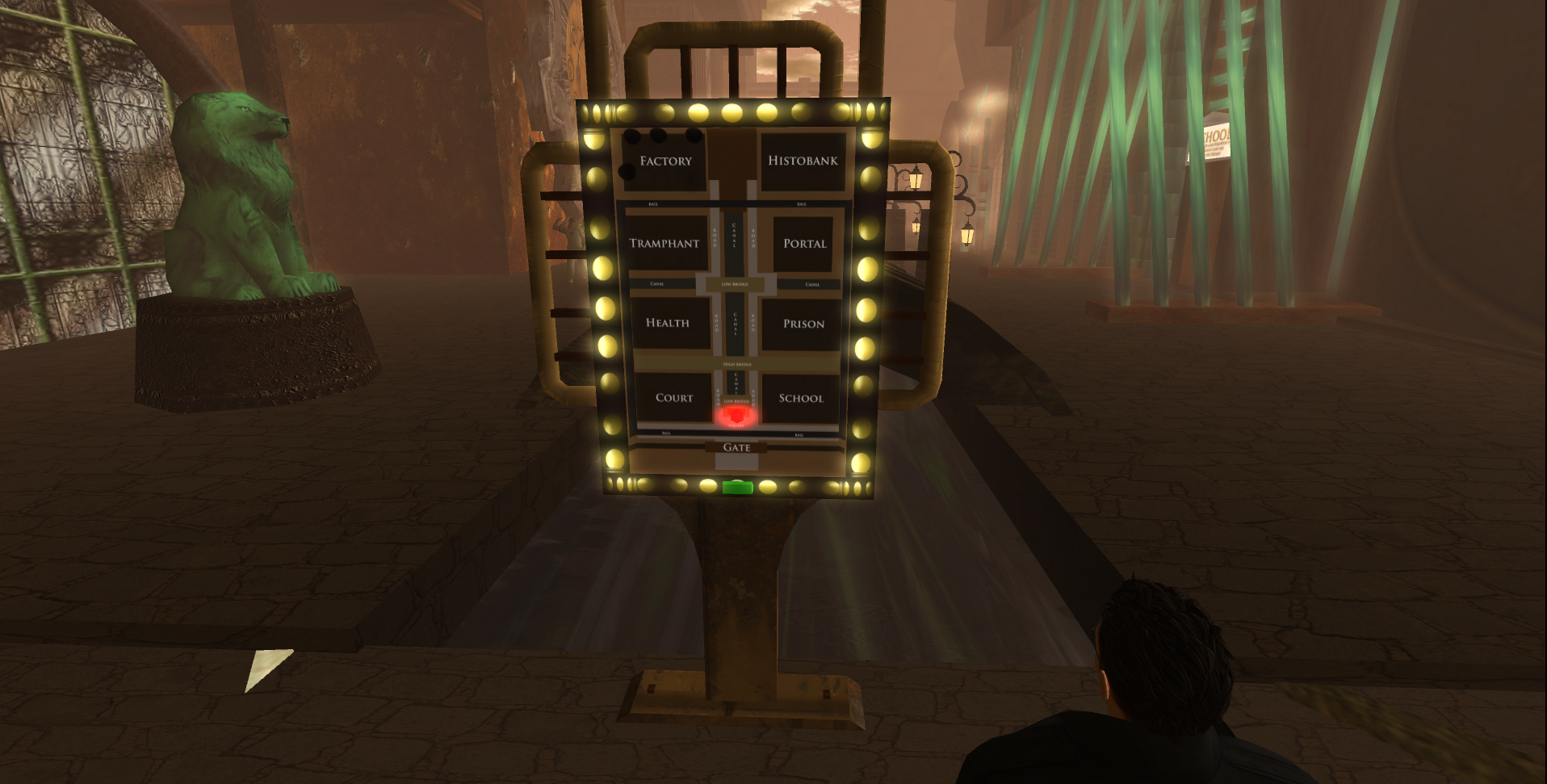Viewport: 1547px width, 784px height.
Task: Choose the Histobank block on the map
Action: [803, 161]
